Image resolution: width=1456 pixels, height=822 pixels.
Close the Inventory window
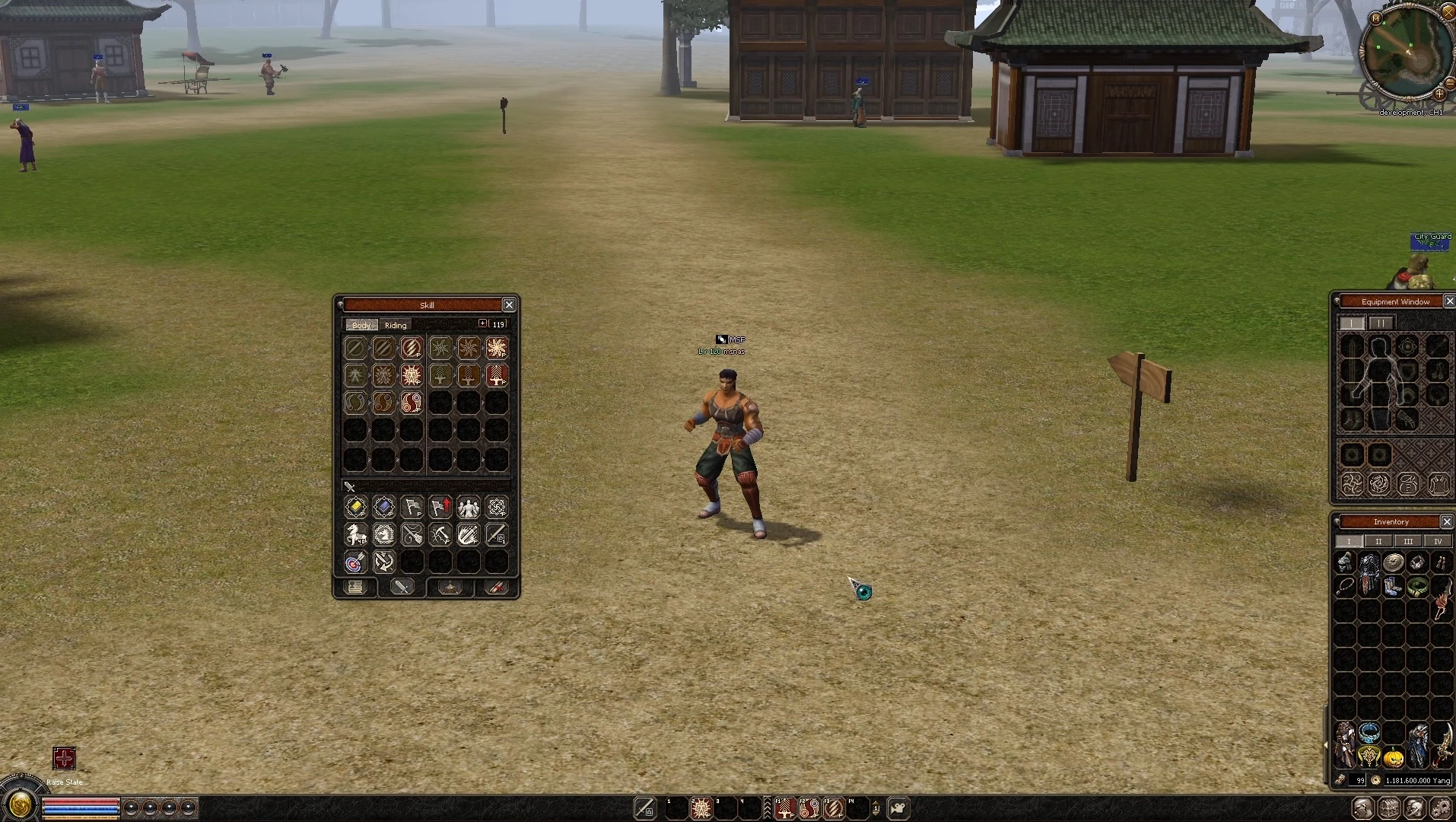(x=1447, y=521)
